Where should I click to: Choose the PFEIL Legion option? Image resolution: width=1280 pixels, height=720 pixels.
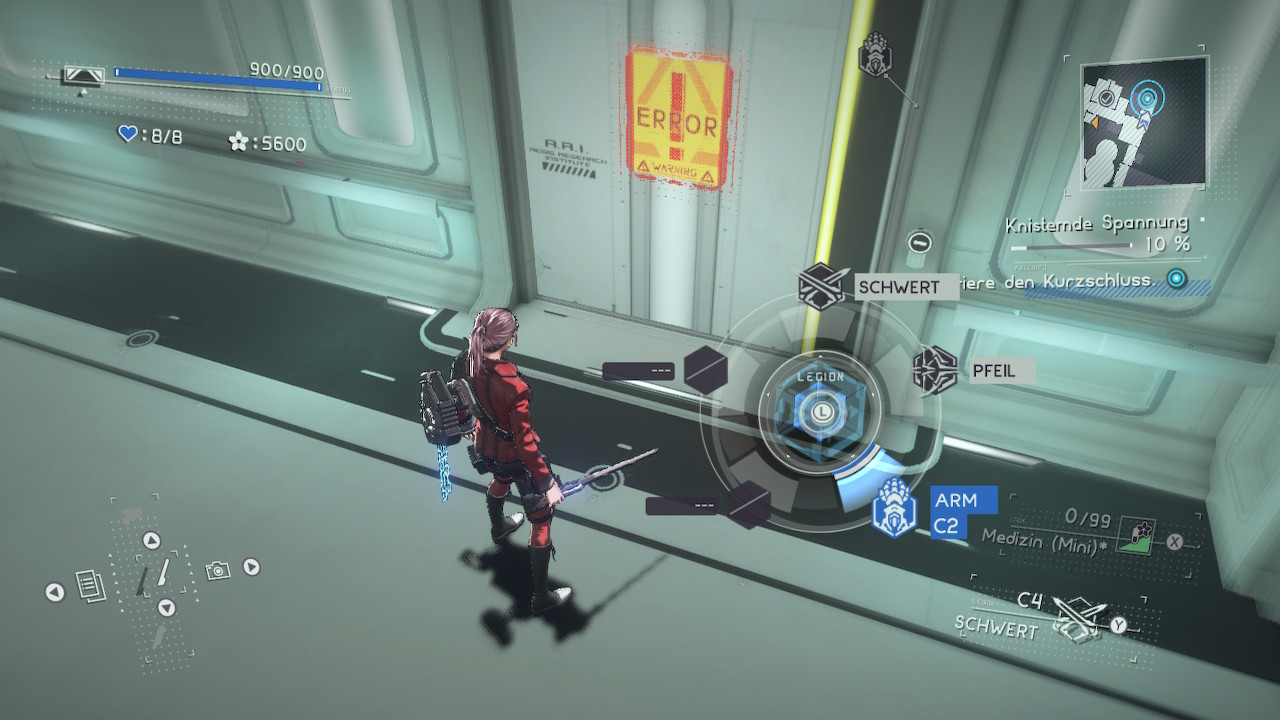(x=936, y=370)
